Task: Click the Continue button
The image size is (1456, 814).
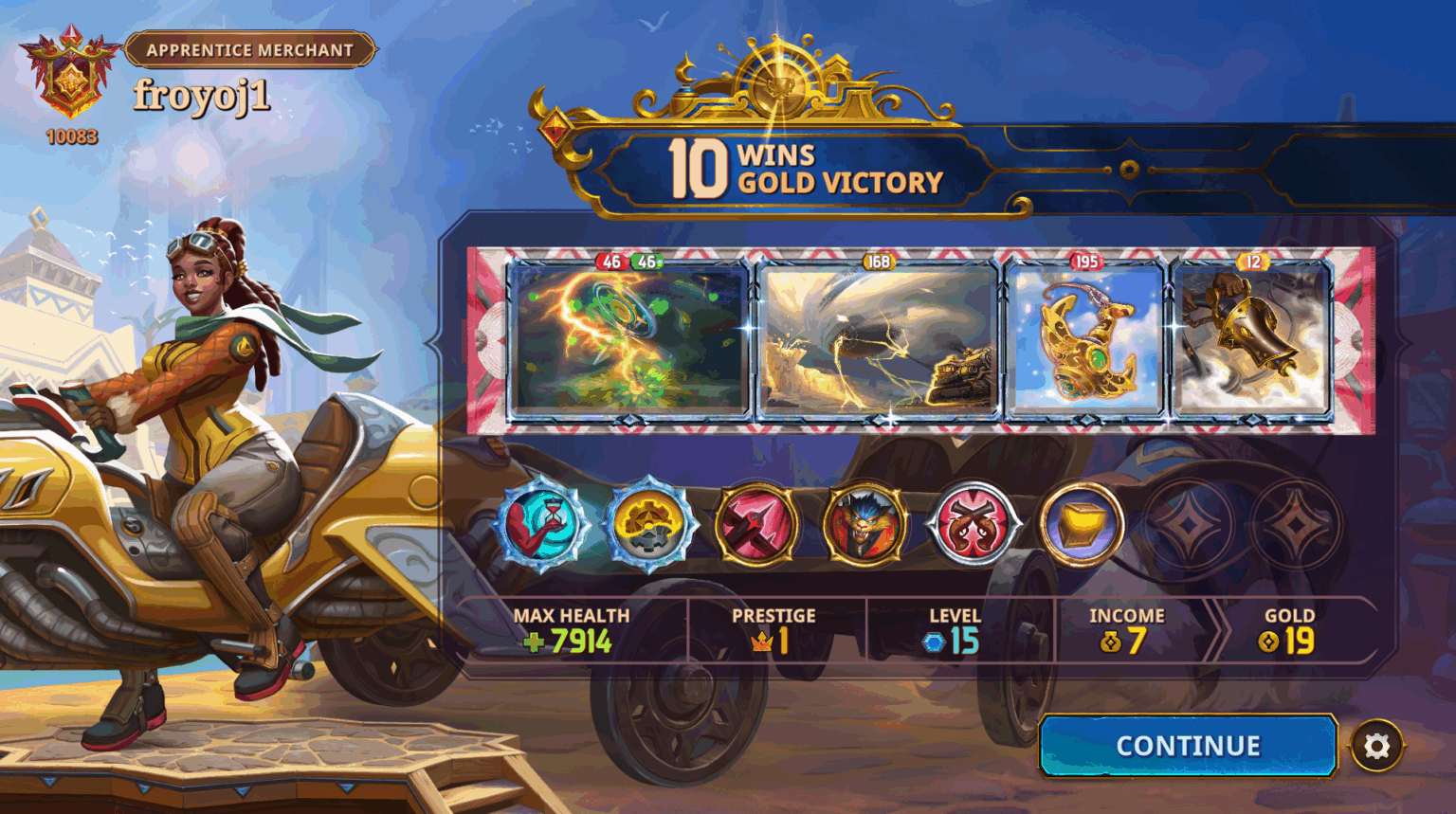Action: tap(1188, 746)
